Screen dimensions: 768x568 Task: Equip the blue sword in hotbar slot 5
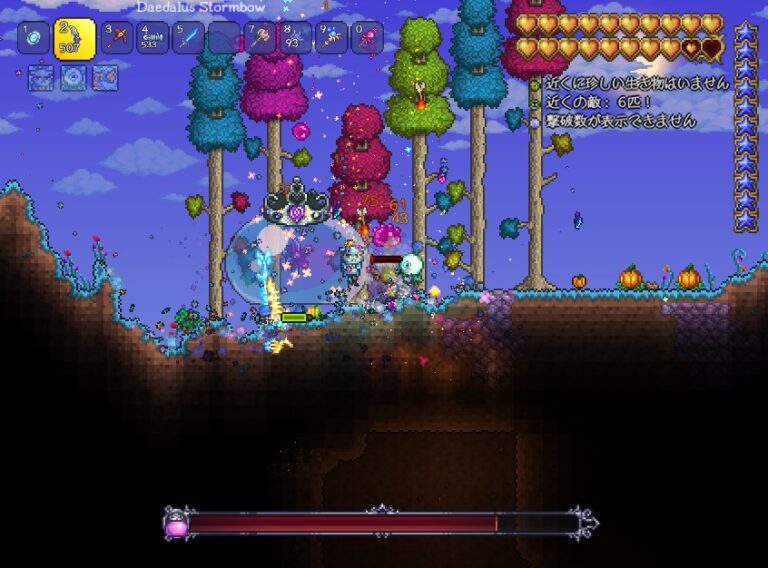click(187, 38)
